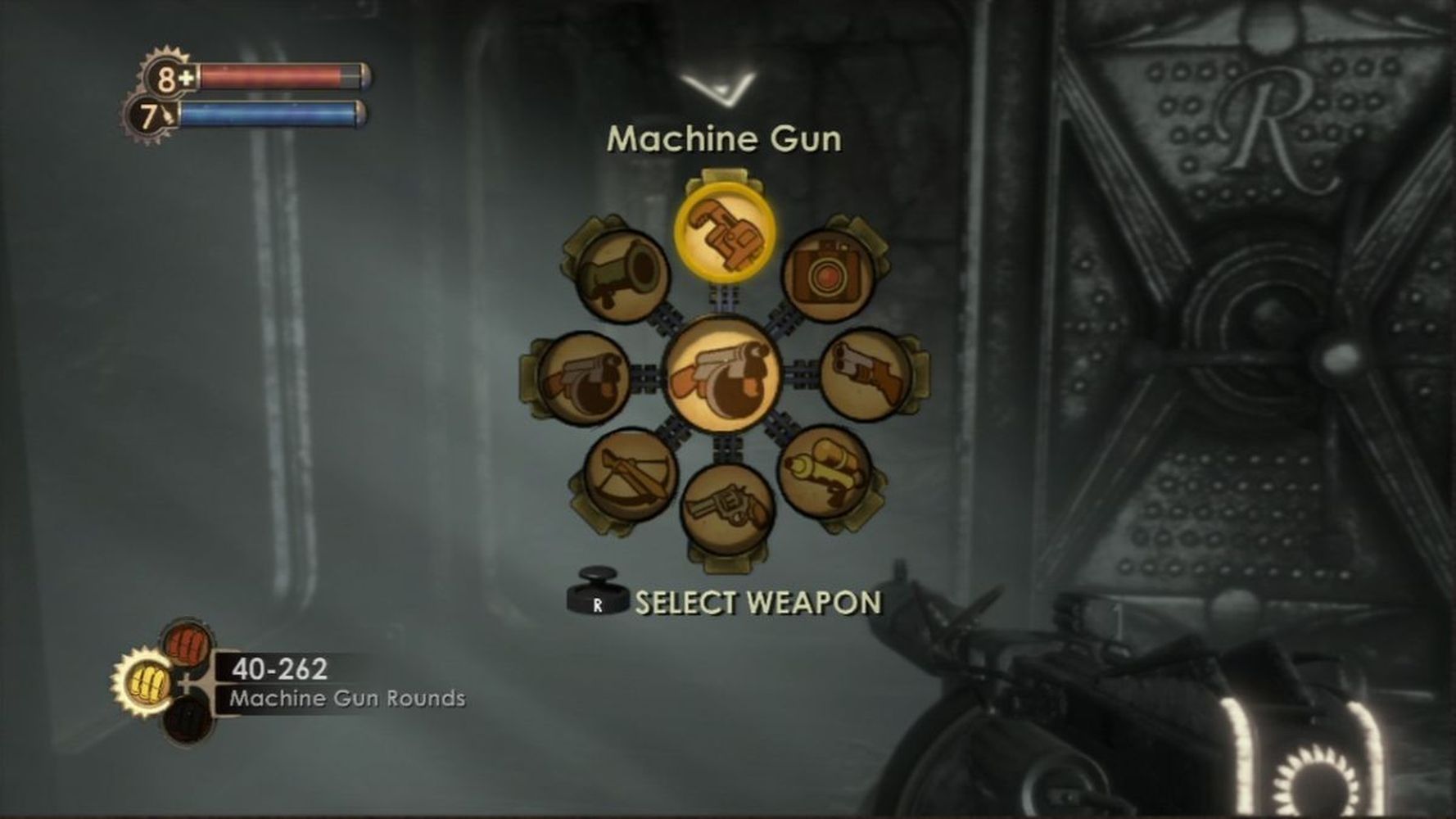Choose the dark armor-piercing ammo icon
The height and width of the screenshot is (819, 1456).
[188, 720]
